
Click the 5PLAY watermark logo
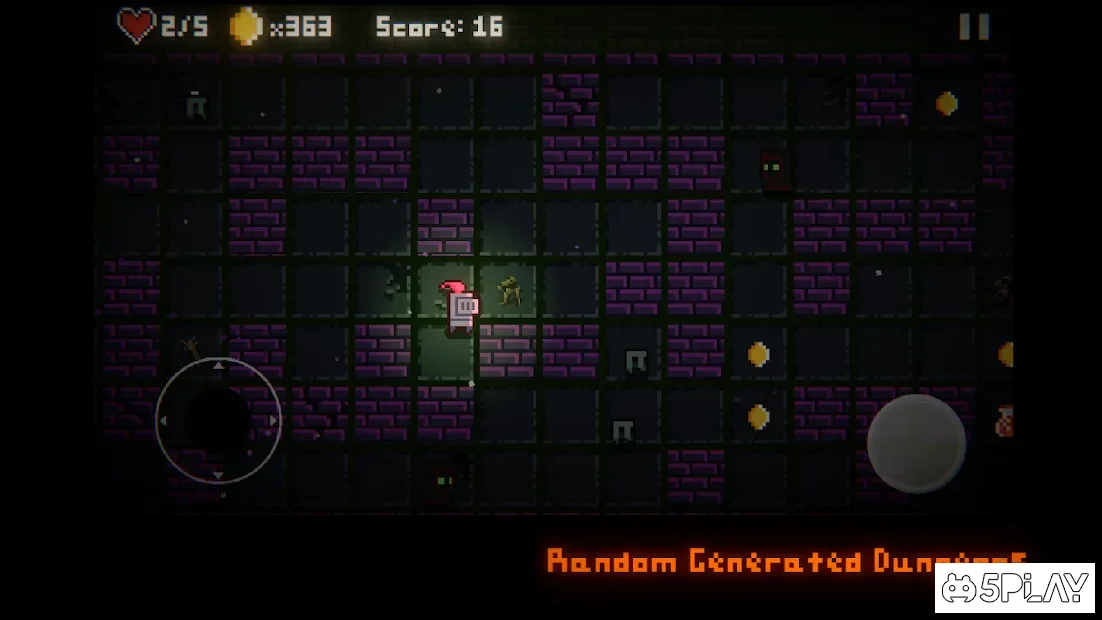[x=1014, y=588]
